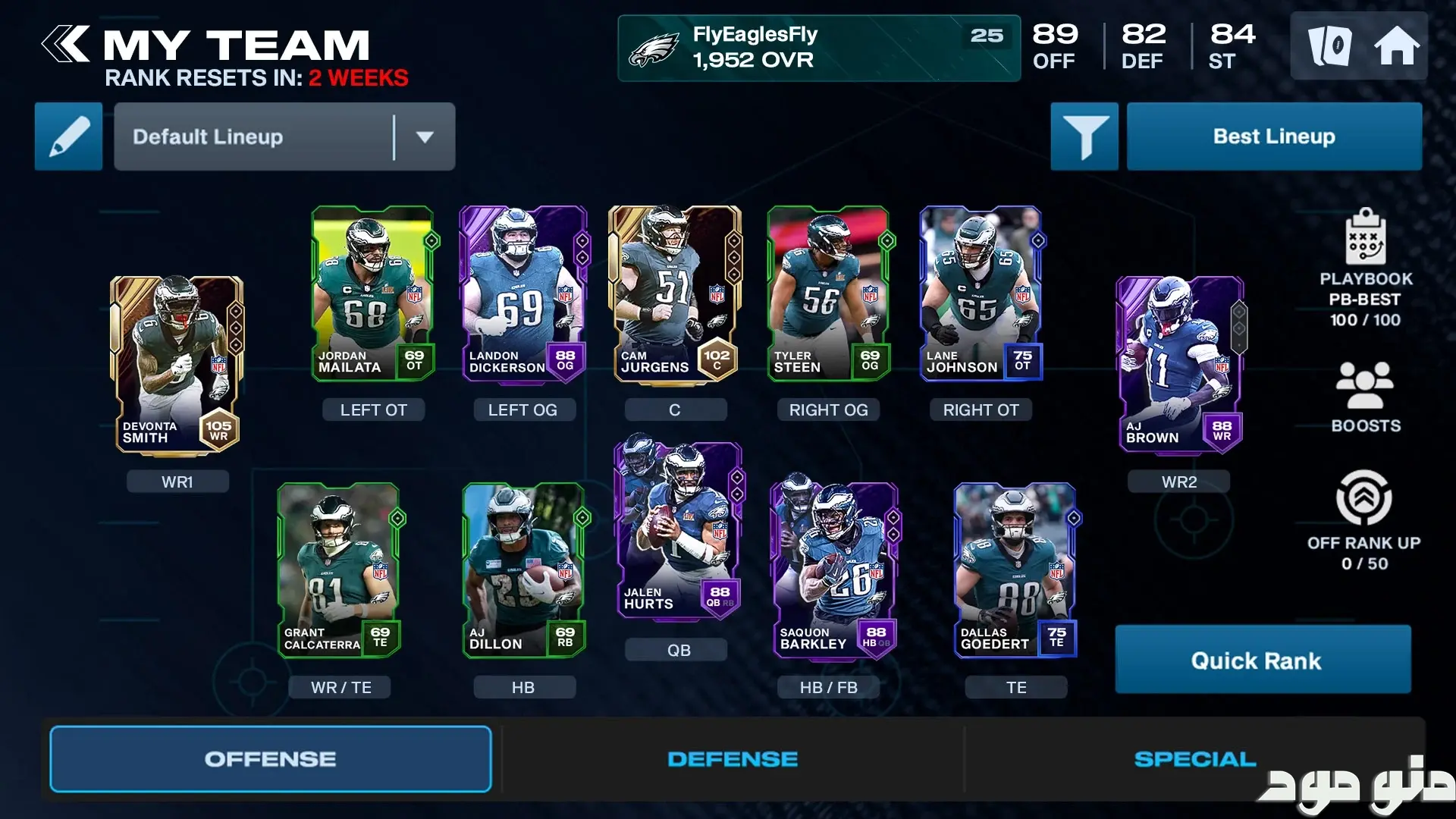Click the Quick Rank button
Image resolution: width=1456 pixels, height=819 pixels.
pos(1263,660)
